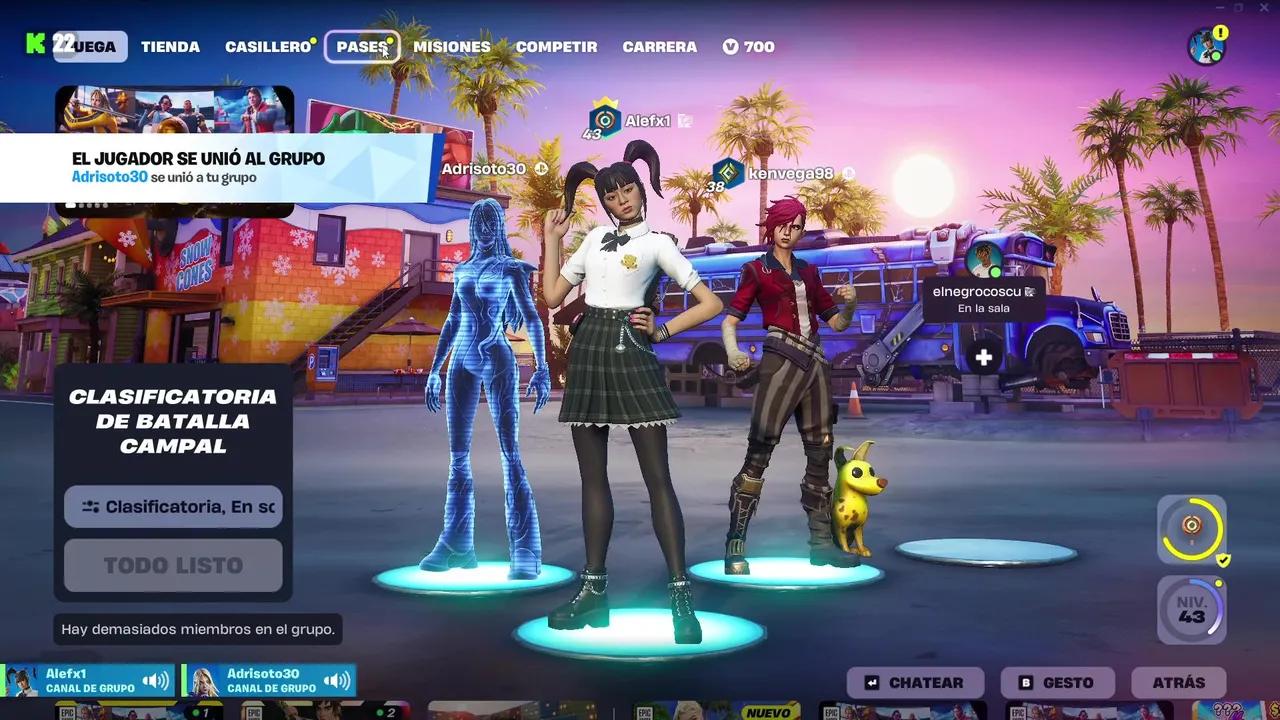Open the TIENDA menu
The height and width of the screenshot is (720, 1280).
click(170, 46)
